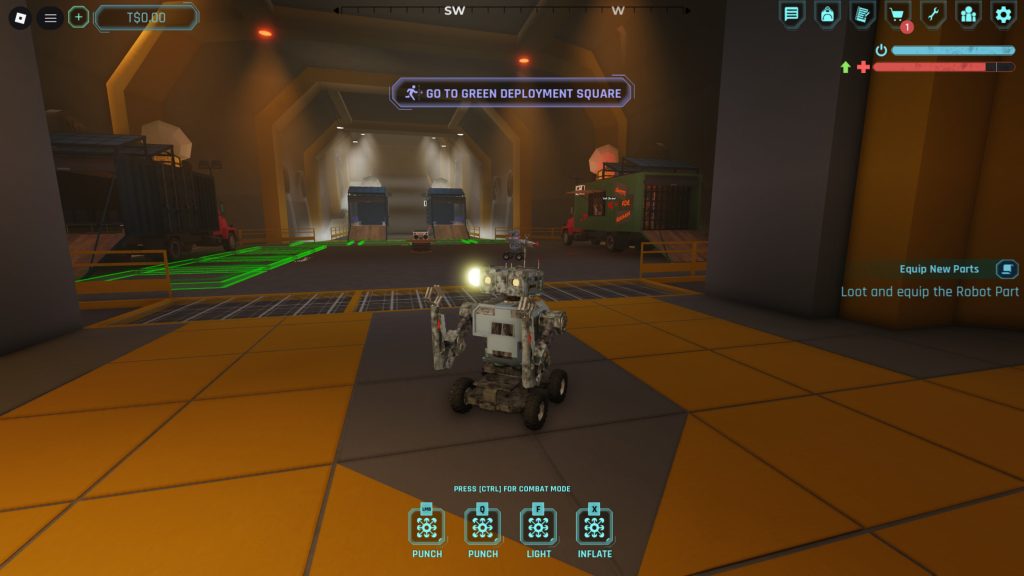Open the chat speech-bubble icon
1024x576 pixels.
tap(791, 14)
